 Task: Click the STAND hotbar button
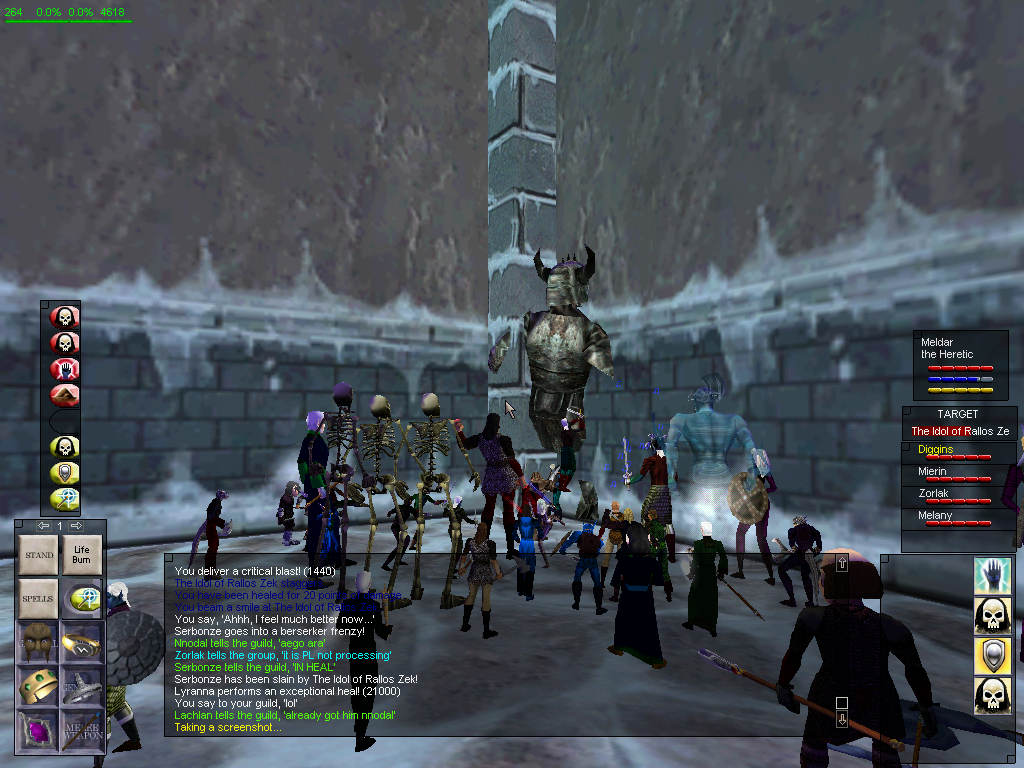coord(39,555)
